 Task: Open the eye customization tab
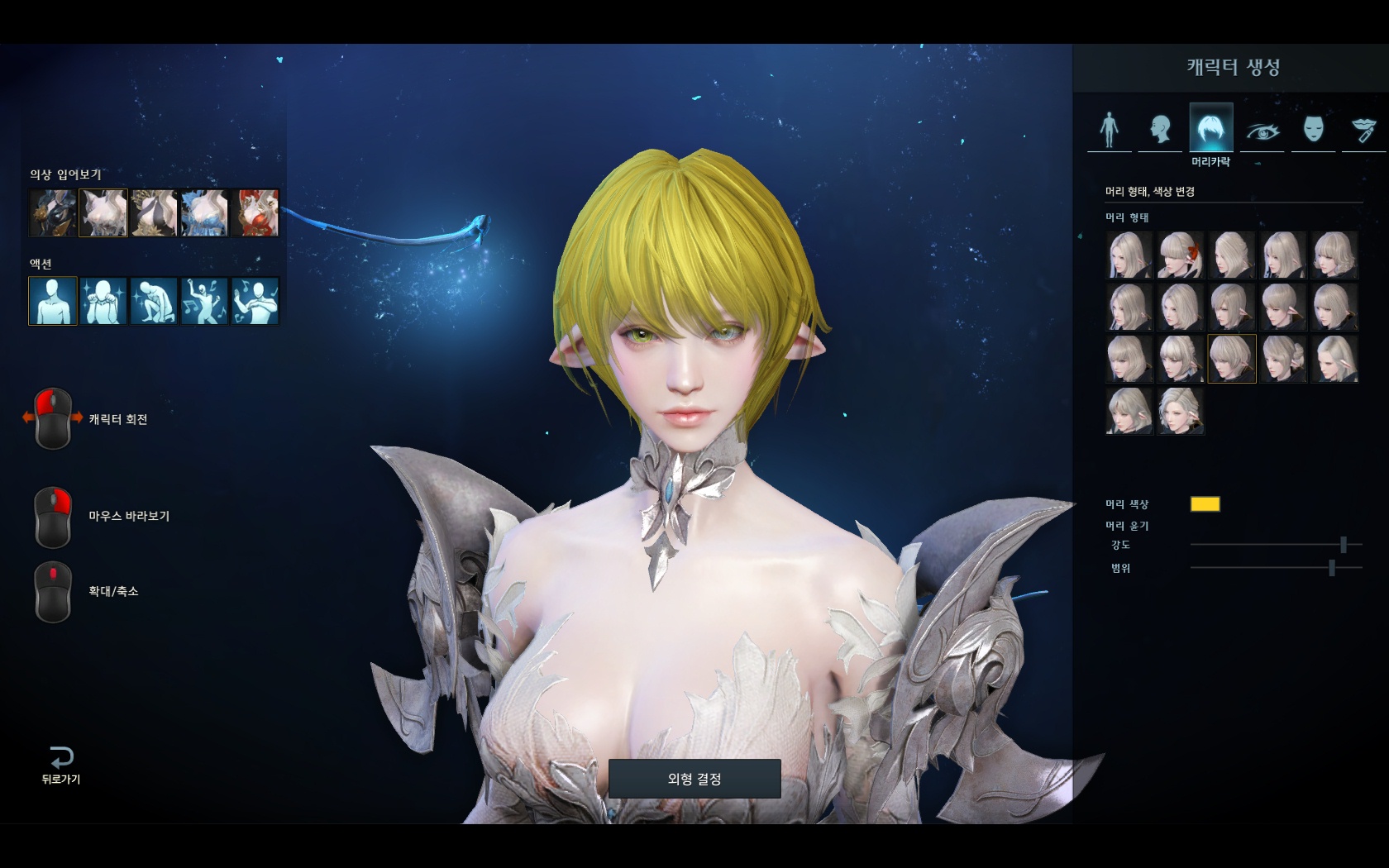1263,130
